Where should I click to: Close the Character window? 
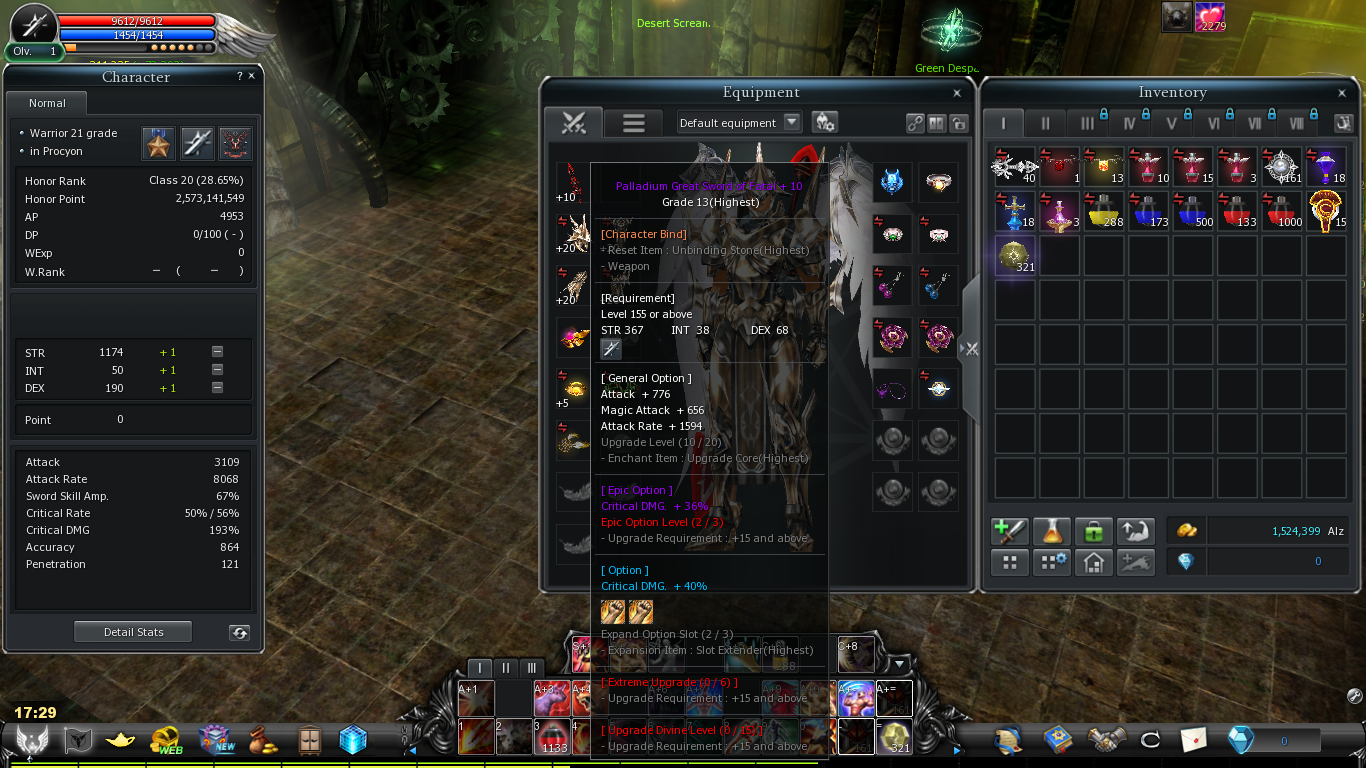click(x=251, y=76)
